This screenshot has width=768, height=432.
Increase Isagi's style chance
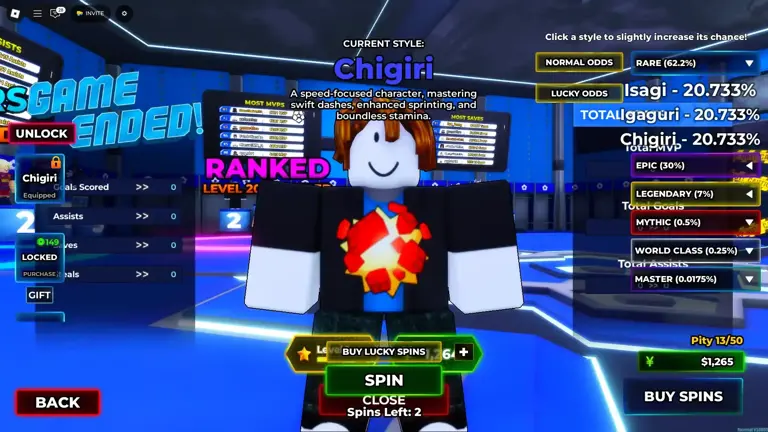coord(690,90)
